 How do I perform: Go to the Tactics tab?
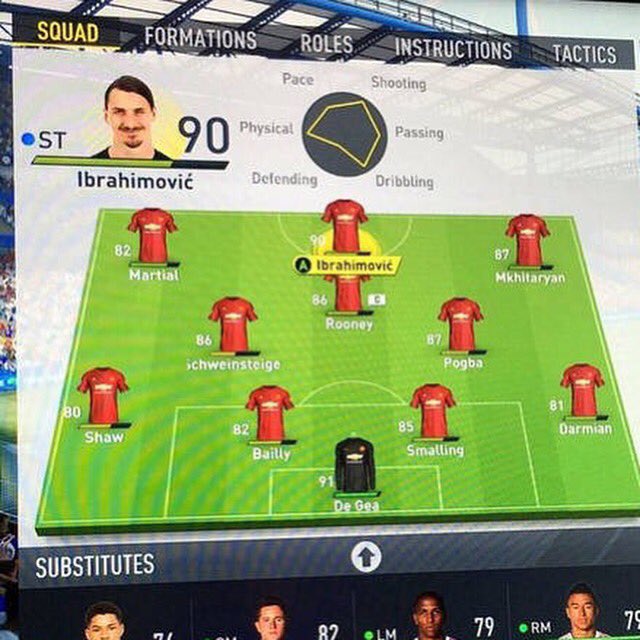(x=584, y=54)
